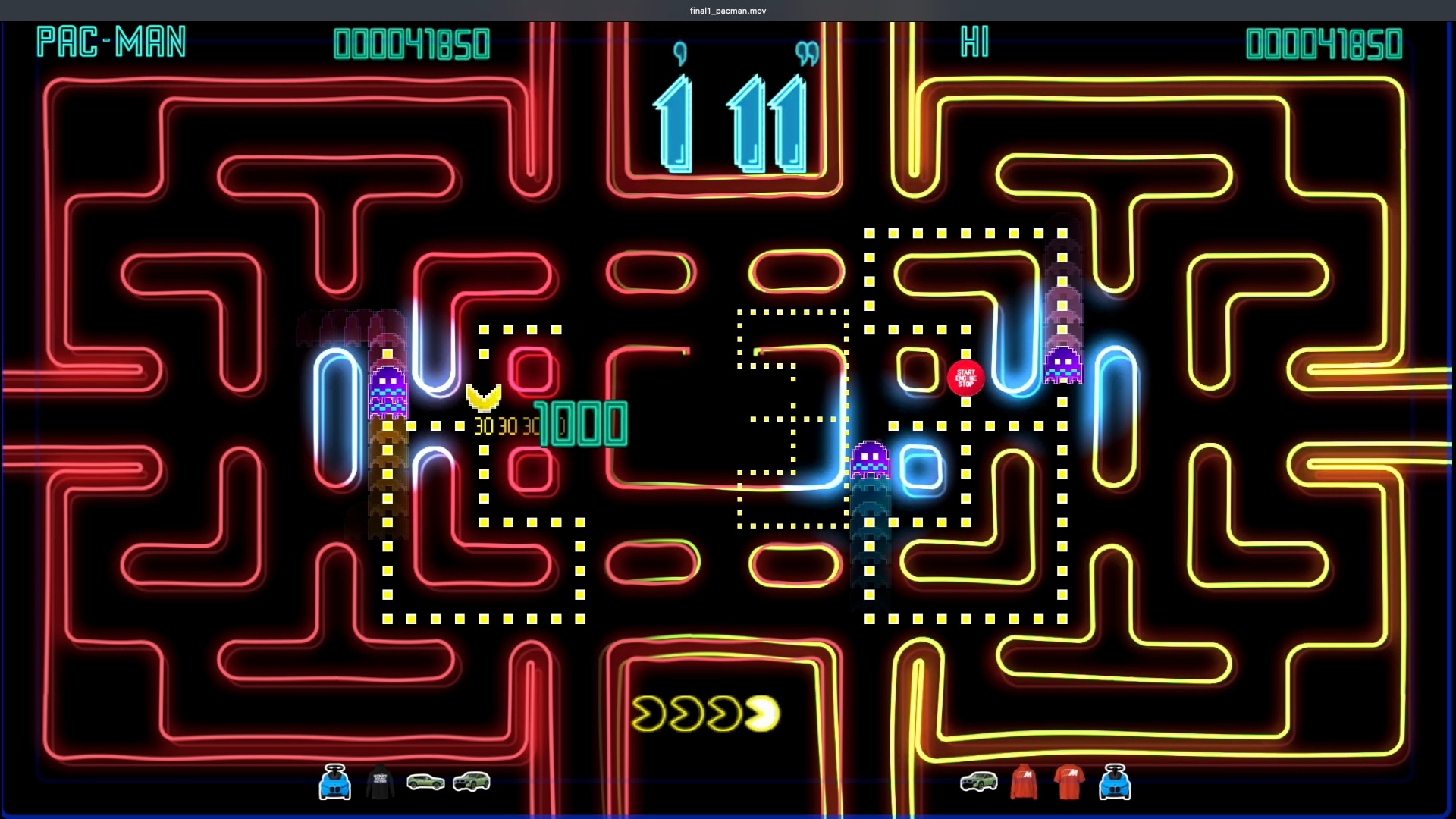This screenshot has width=1456, height=819.
Task: Select the PAC-MAN title text
Action: [x=111, y=43]
